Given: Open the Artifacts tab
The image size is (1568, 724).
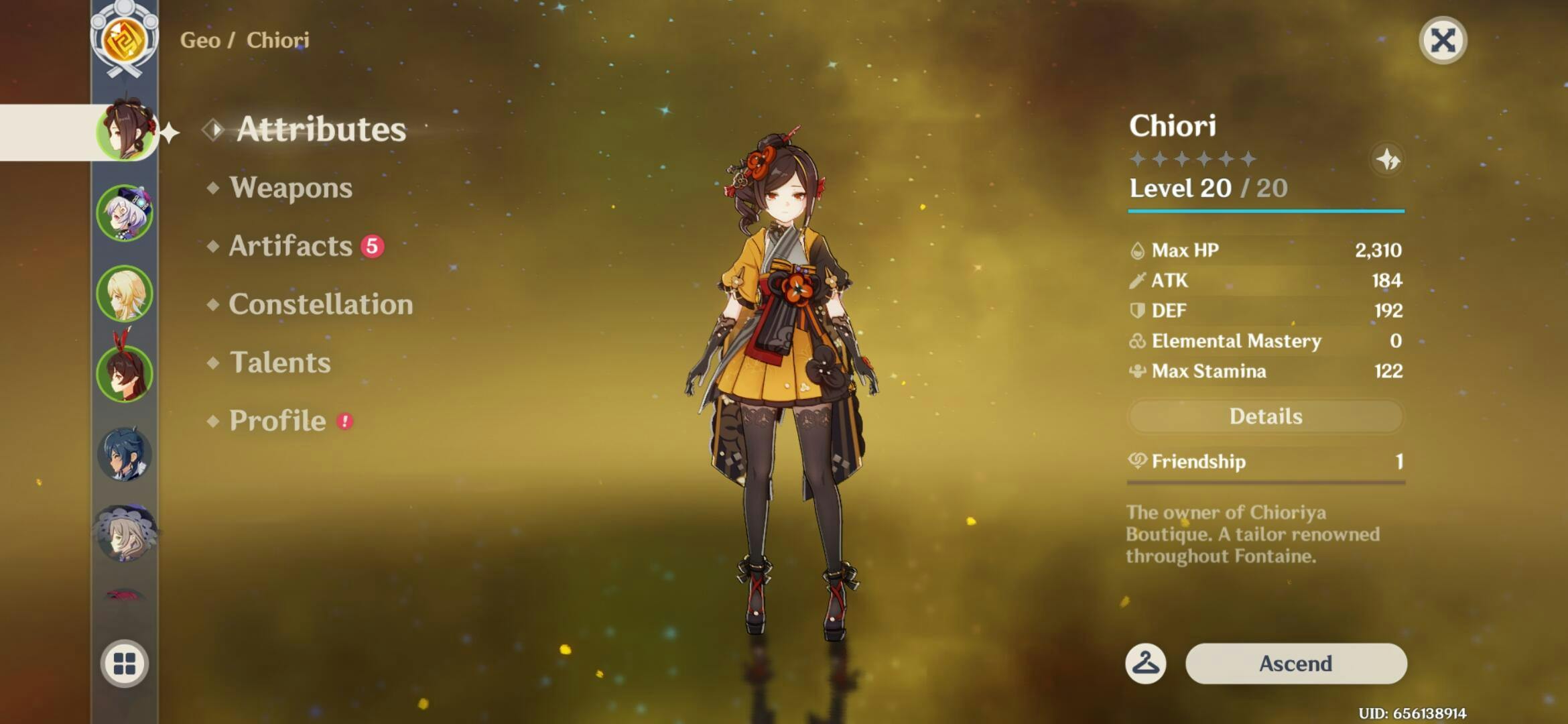Looking at the screenshot, I should (x=290, y=246).
